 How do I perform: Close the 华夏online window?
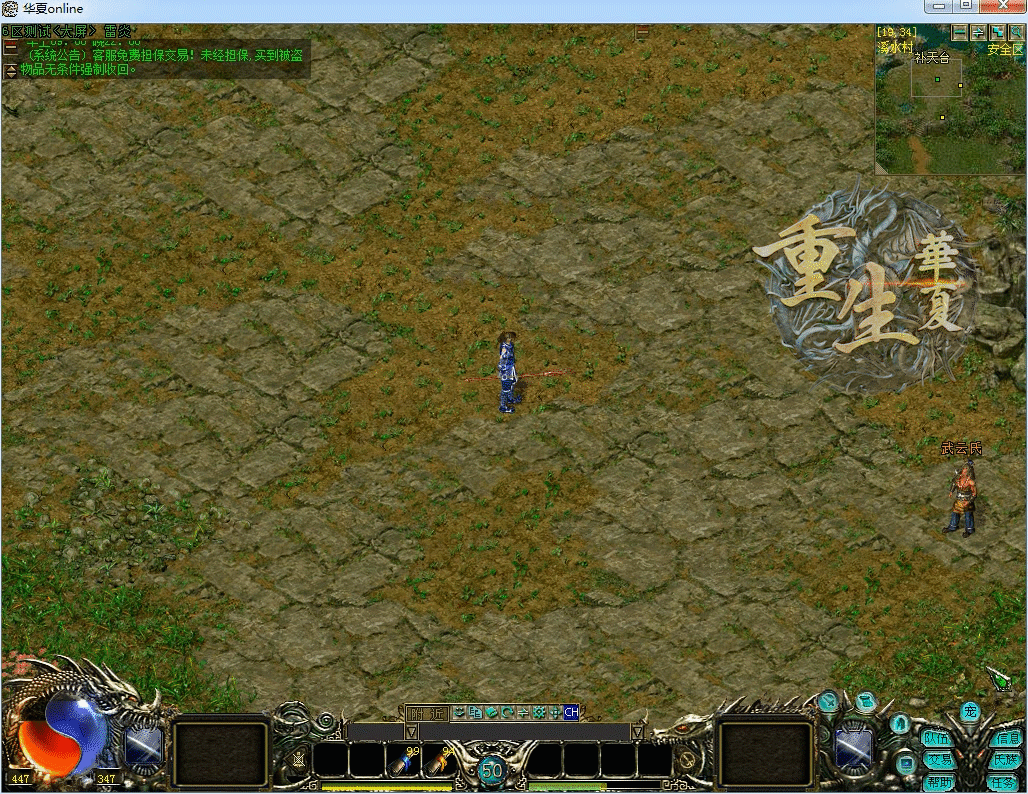(1004, 8)
